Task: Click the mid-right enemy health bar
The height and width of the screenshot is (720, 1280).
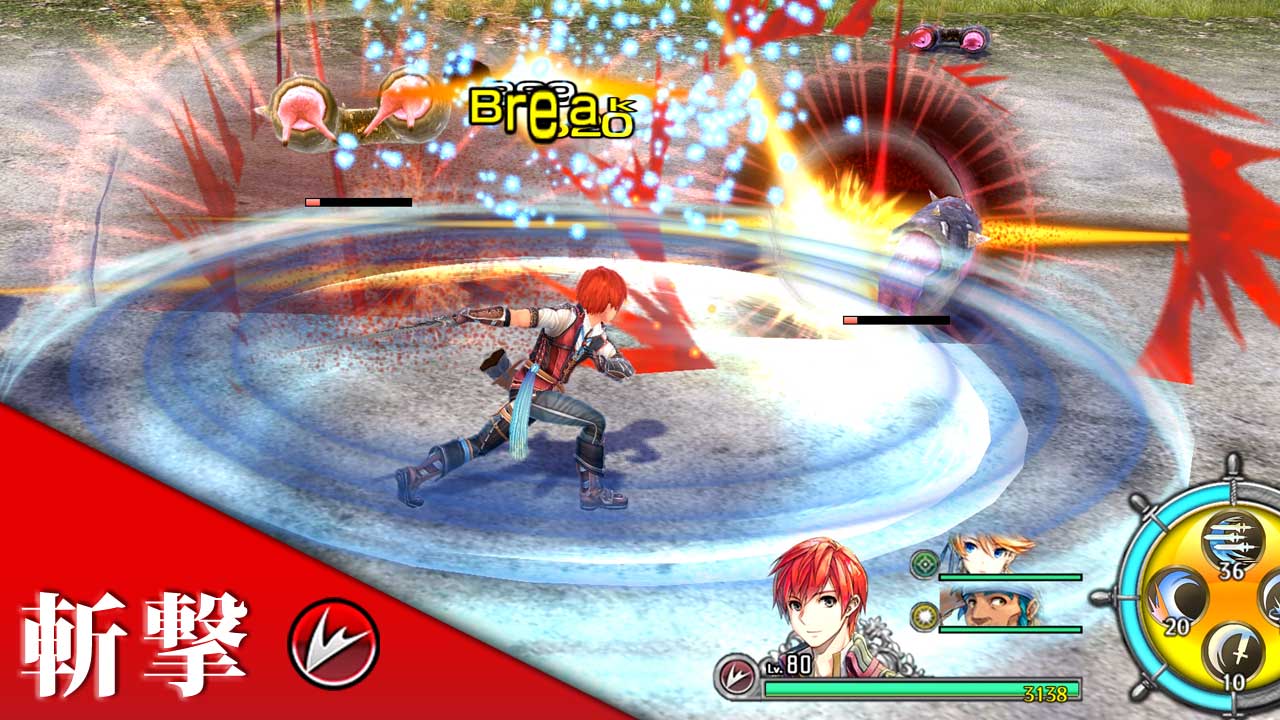Action: pos(895,320)
